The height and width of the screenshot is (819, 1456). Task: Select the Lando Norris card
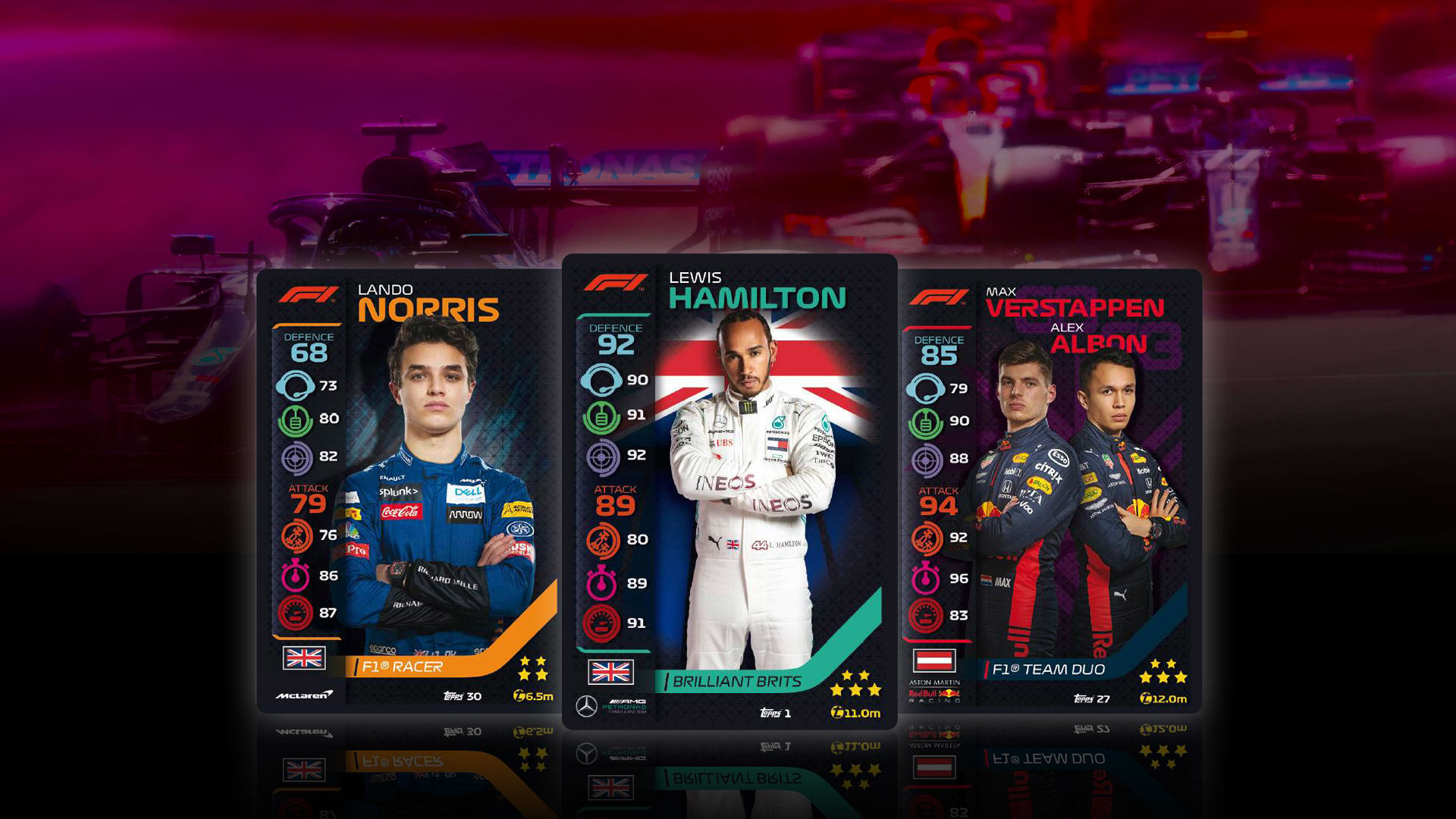[x=409, y=491]
